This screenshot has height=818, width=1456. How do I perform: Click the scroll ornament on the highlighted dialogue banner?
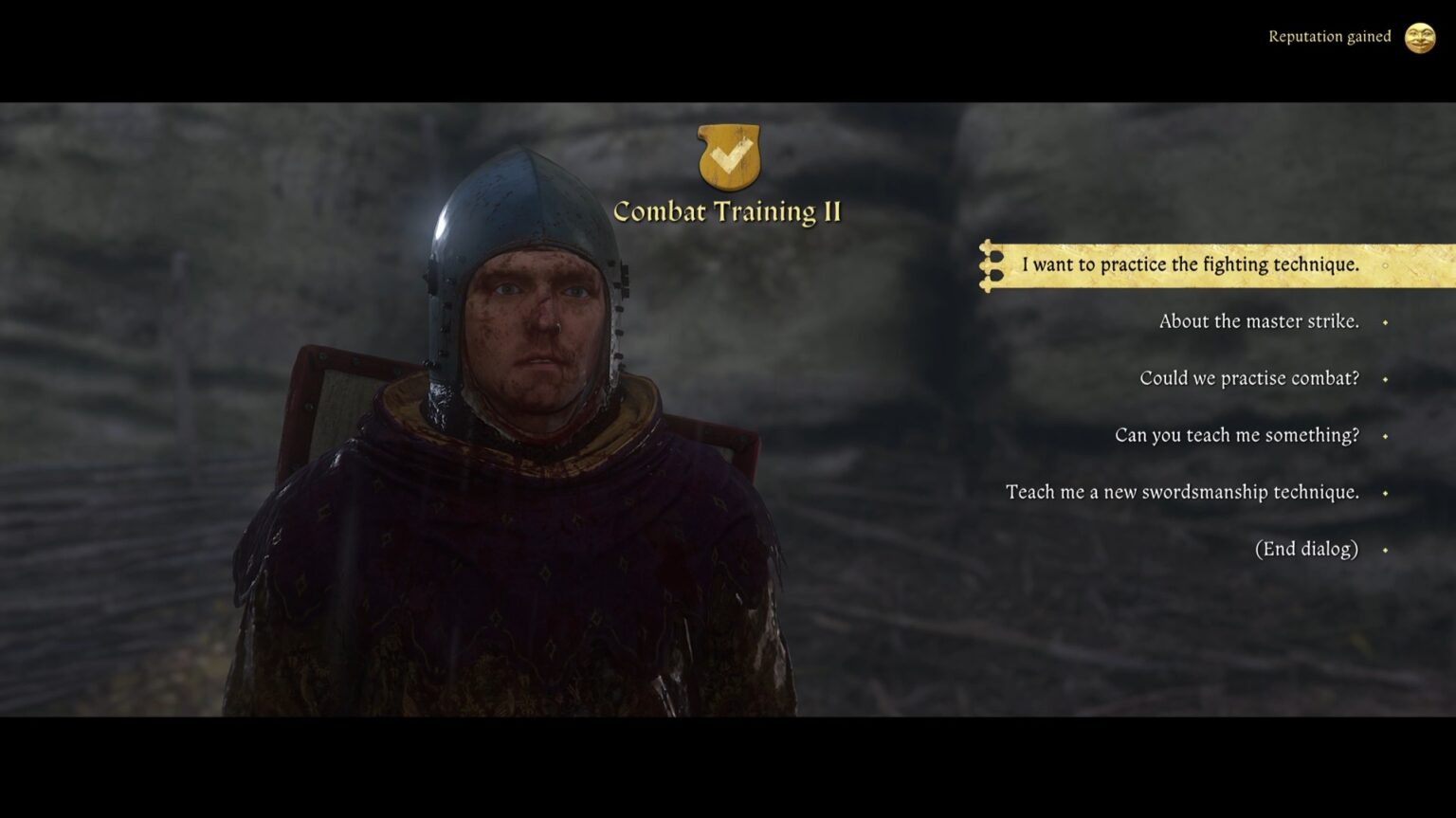click(x=992, y=266)
